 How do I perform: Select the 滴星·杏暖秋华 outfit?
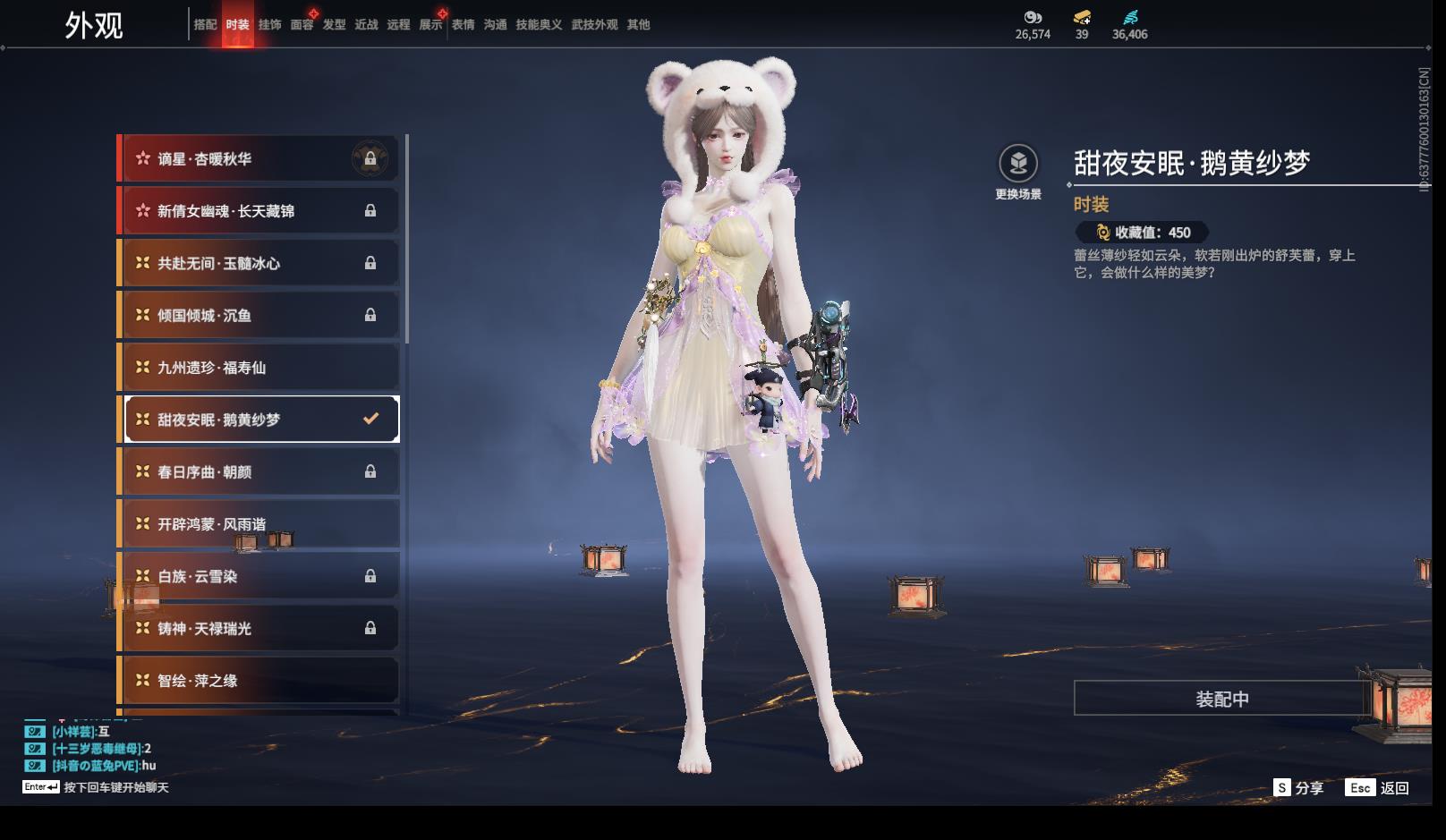click(x=259, y=159)
